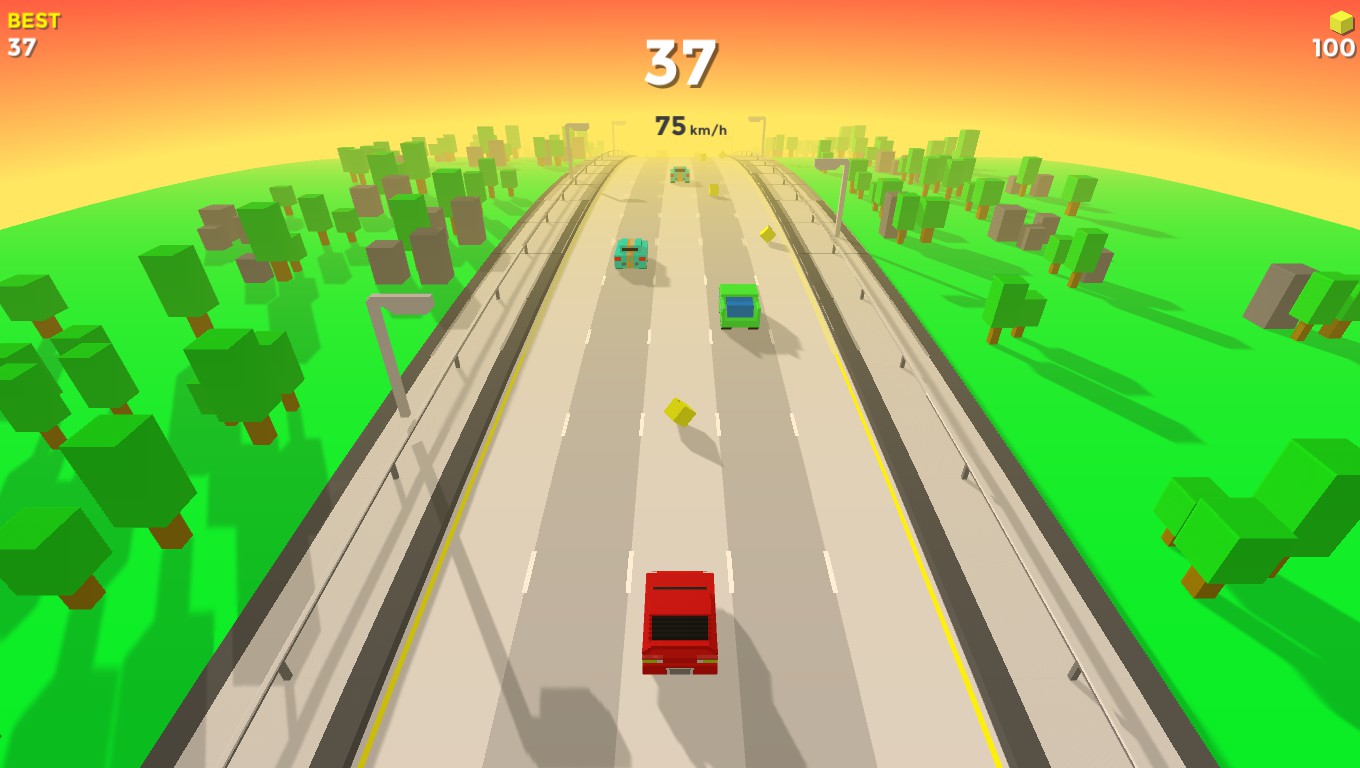Click the red car's black grille
1360x768 pixels.
click(681, 628)
